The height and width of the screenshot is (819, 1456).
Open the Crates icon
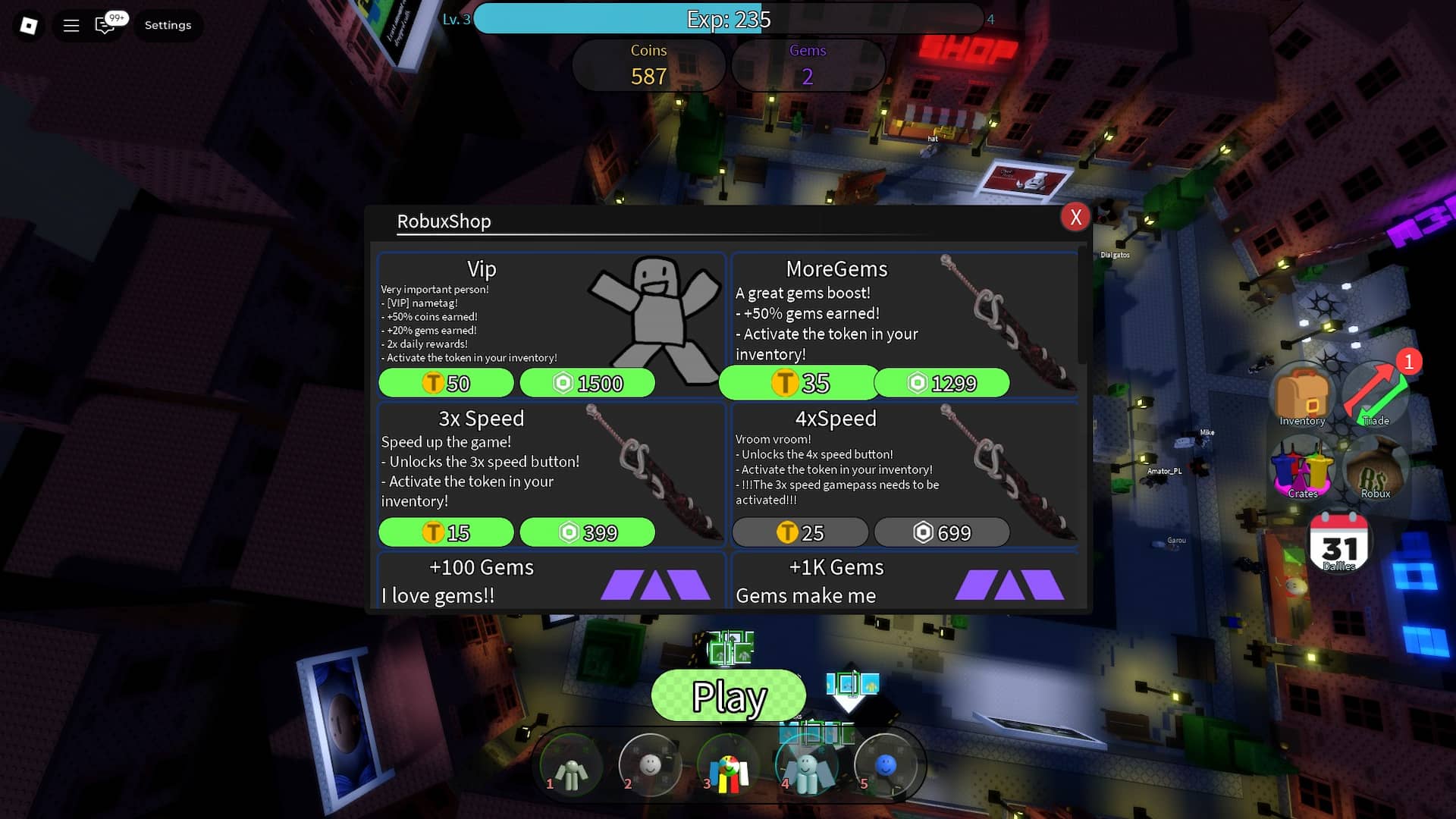click(1301, 469)
